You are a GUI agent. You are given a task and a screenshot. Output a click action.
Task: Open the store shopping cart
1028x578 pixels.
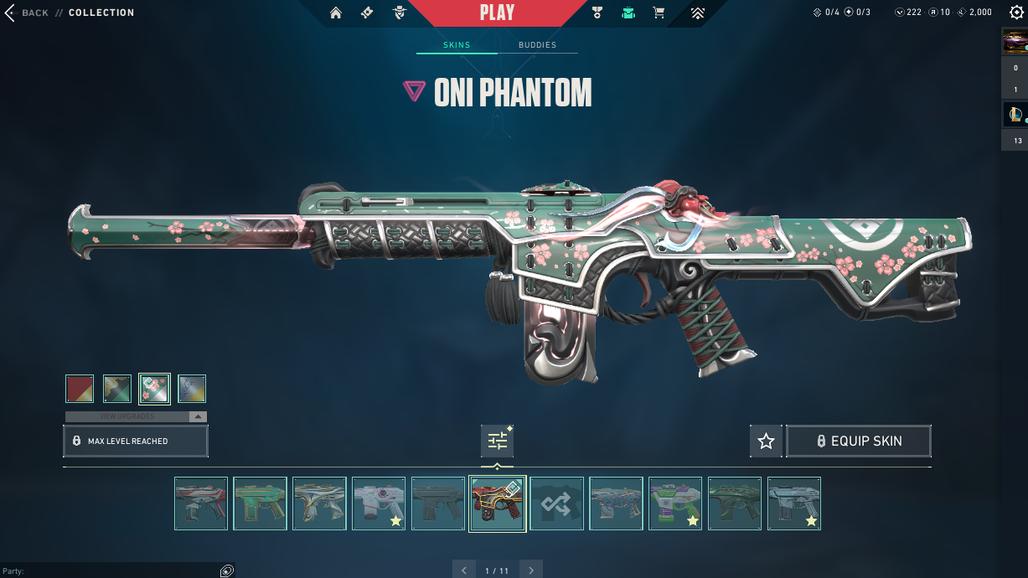pyautogui.click(x=659, y=13)
